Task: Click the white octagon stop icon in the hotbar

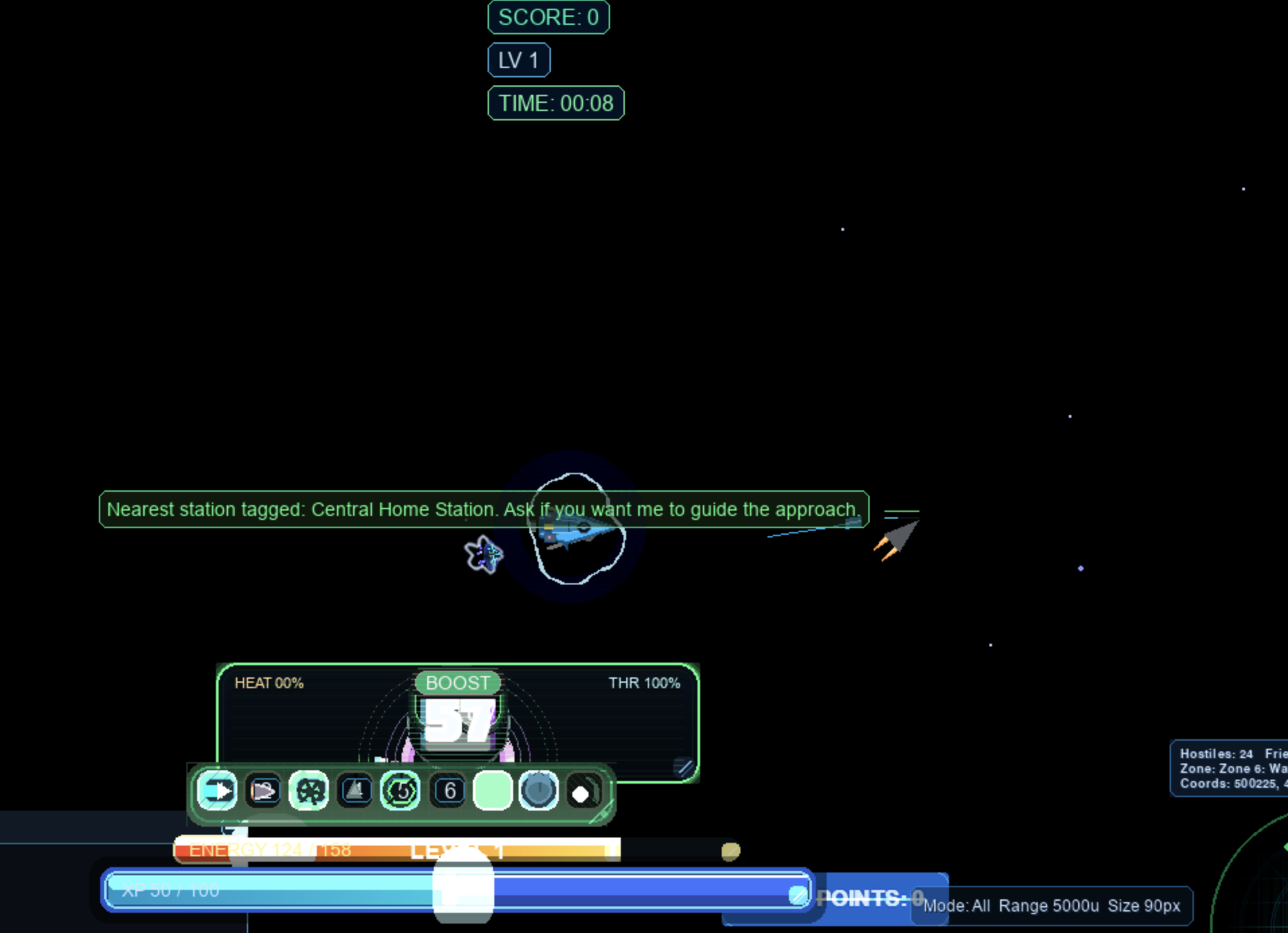Action: pyautogui.click(x=581, y=790)
